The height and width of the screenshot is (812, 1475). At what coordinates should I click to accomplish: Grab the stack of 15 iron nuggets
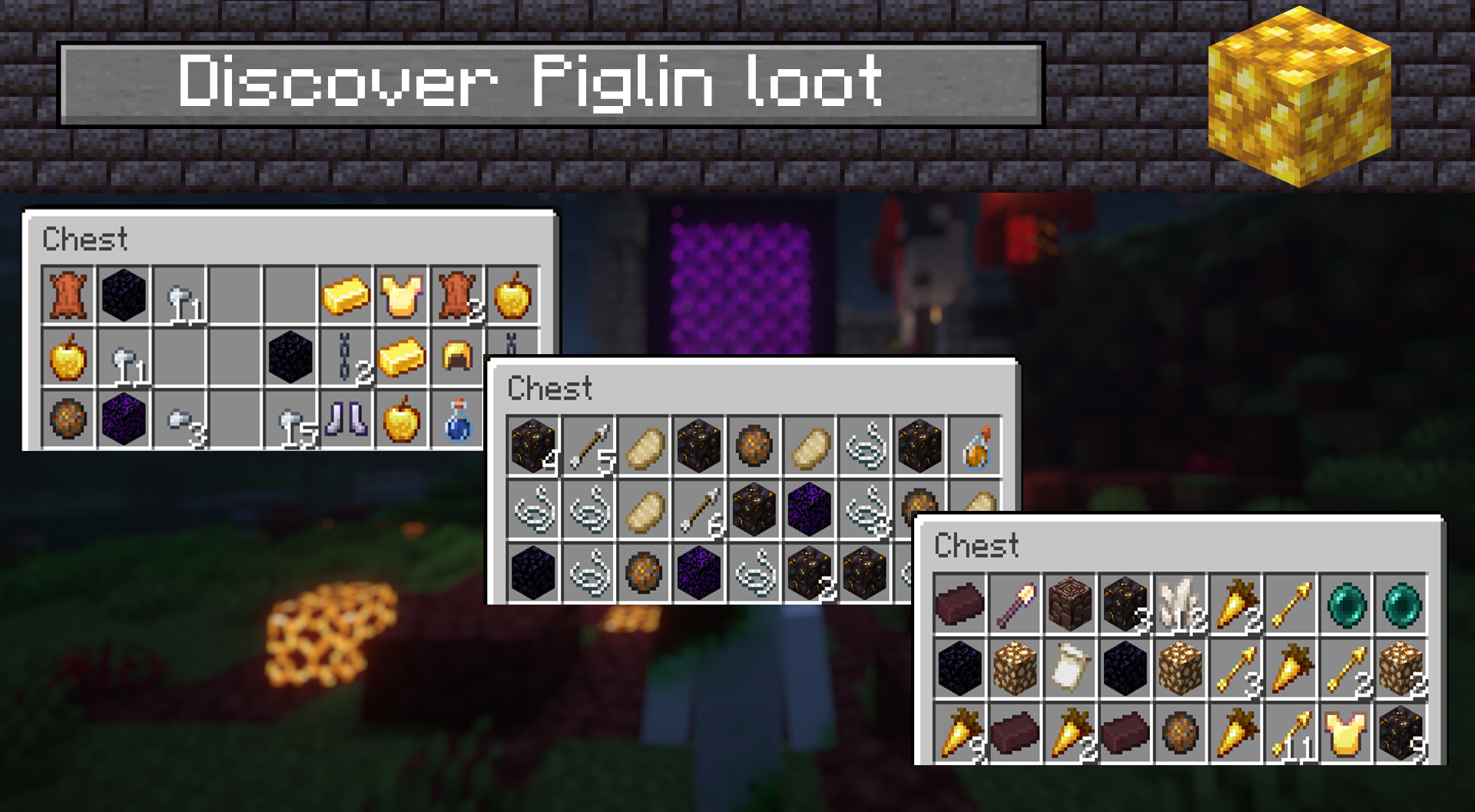click(x=290, y=422)
